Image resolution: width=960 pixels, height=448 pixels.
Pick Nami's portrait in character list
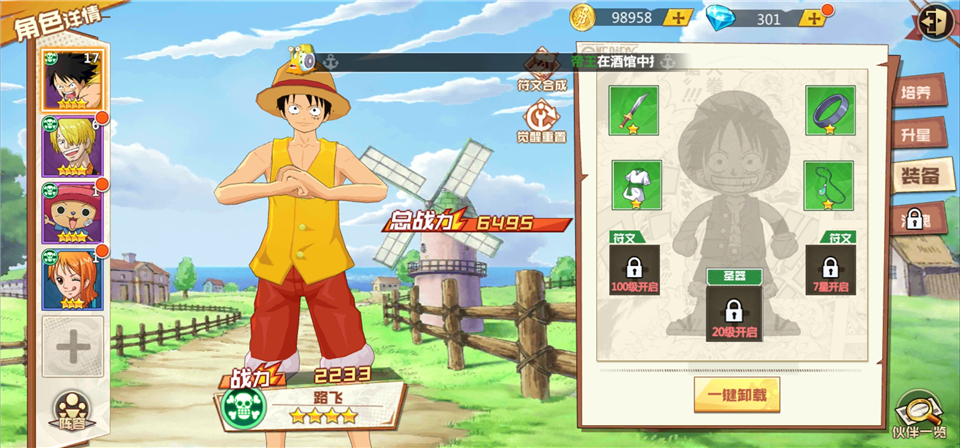71,278
